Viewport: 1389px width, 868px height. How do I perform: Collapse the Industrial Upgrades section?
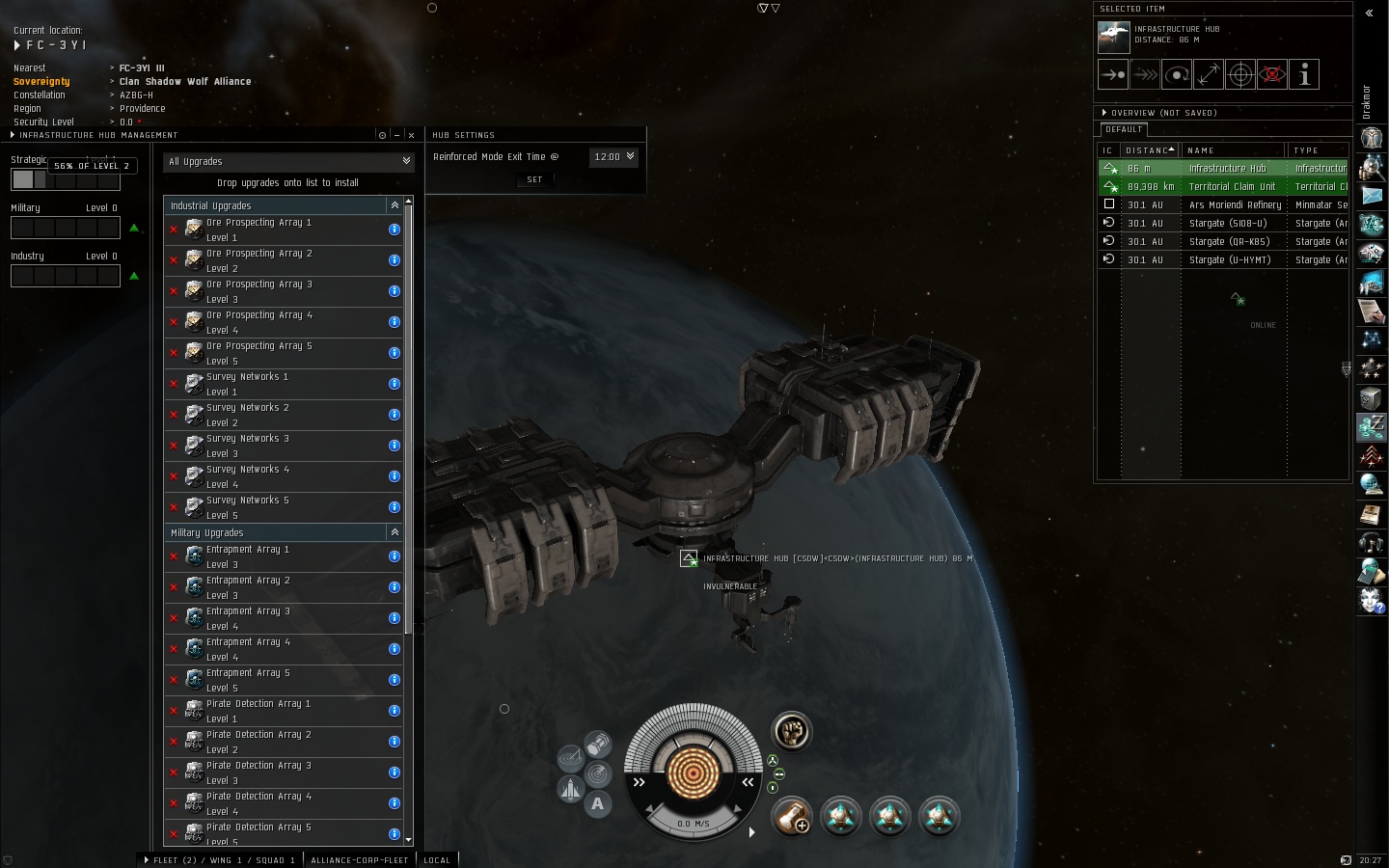(395, 205)
